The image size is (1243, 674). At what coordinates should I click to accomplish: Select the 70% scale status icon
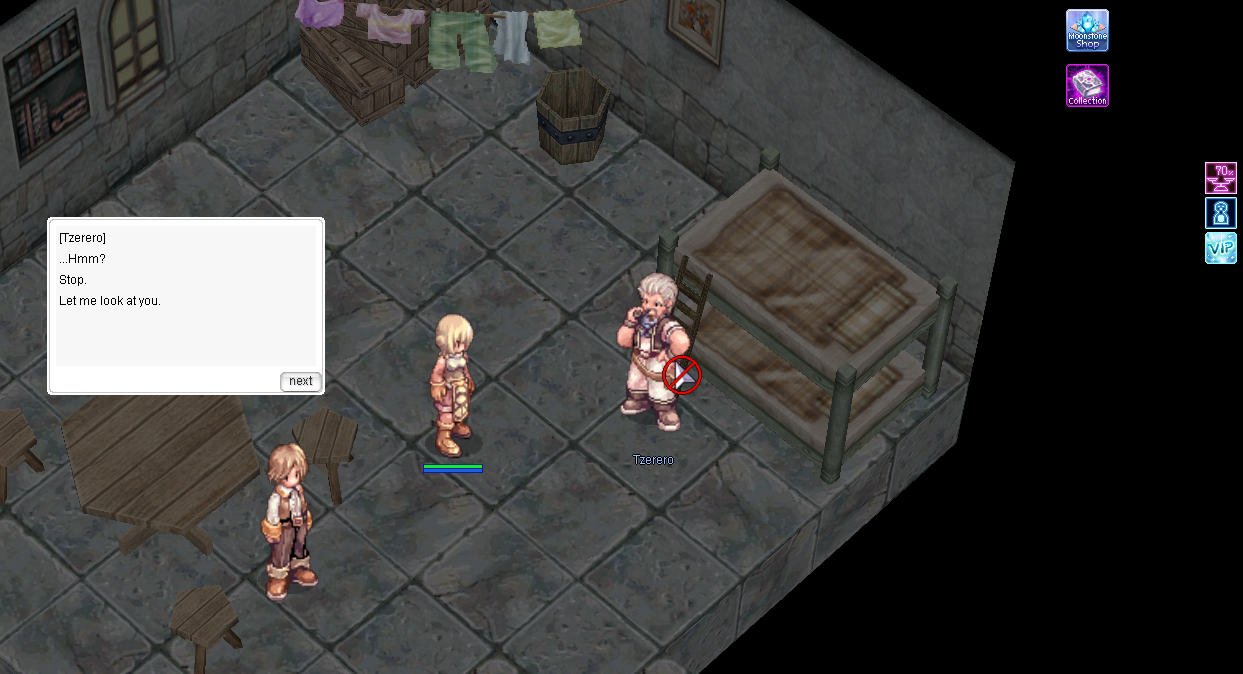tap(1220, 178)
